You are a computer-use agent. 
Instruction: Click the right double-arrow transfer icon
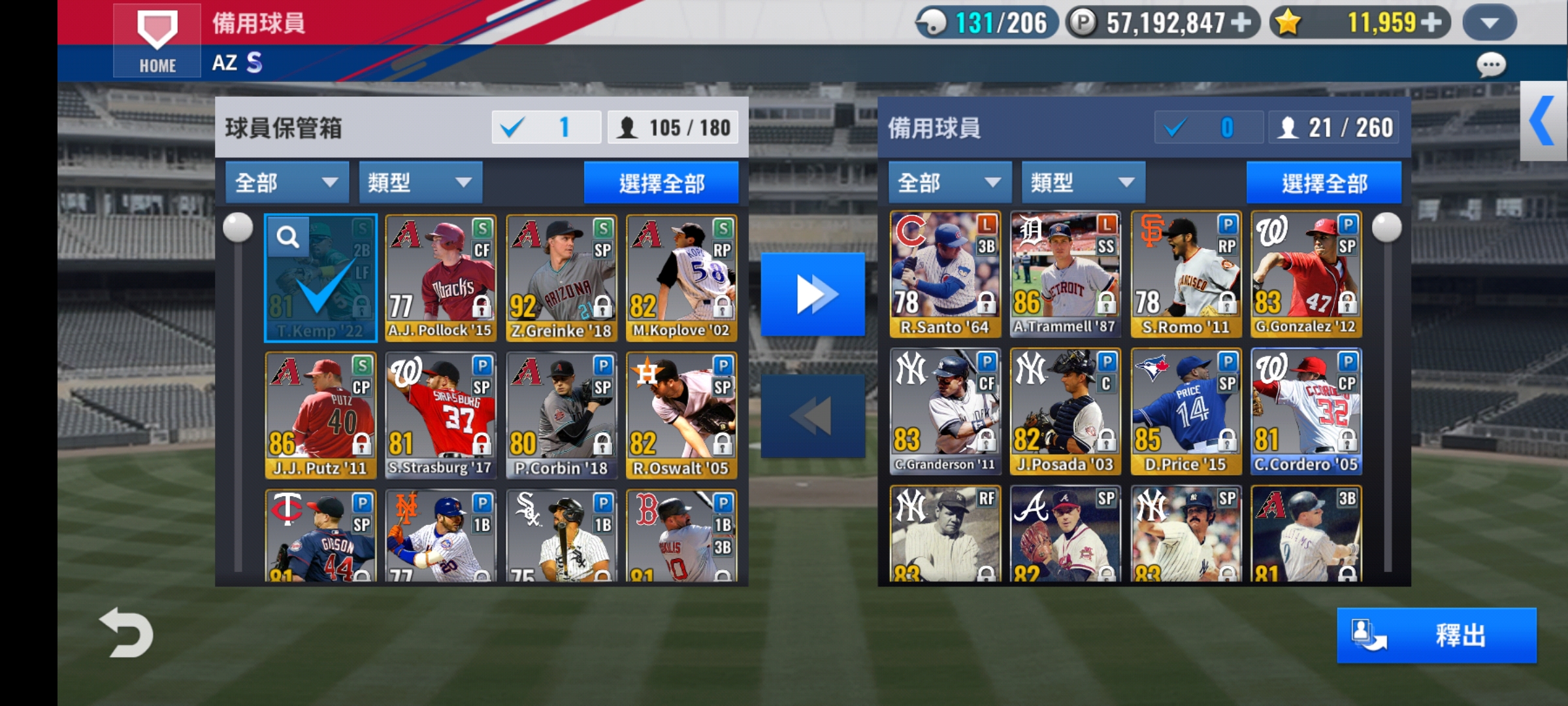click(813, 294)
